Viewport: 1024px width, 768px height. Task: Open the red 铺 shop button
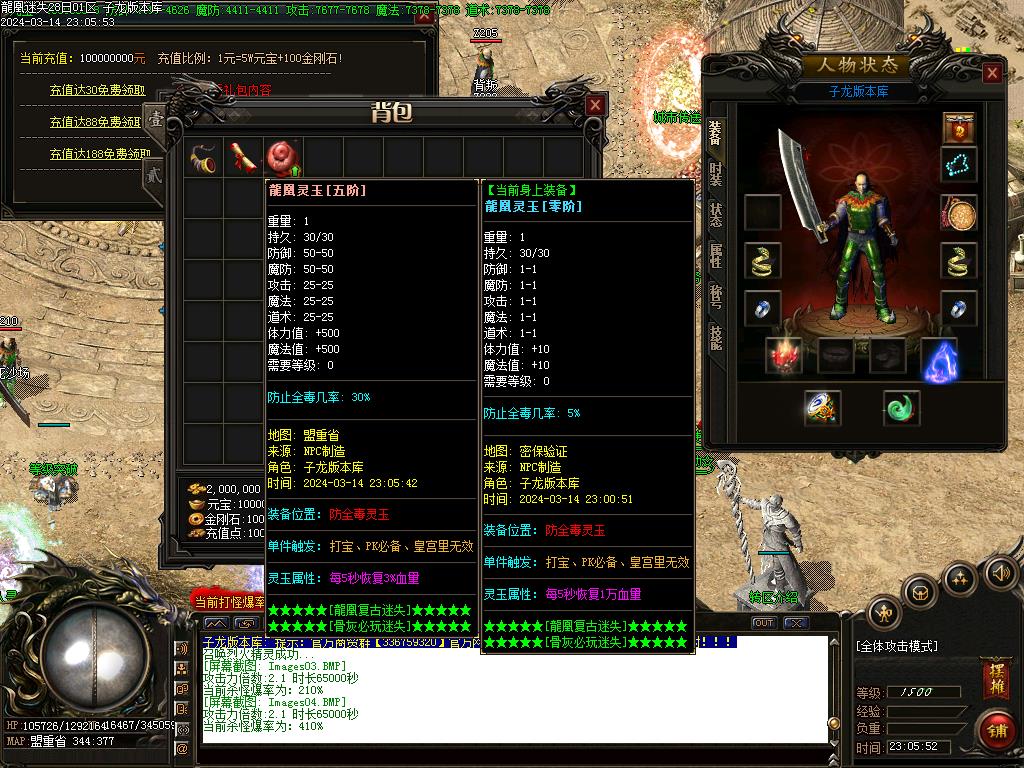click(x=996, y=730)
